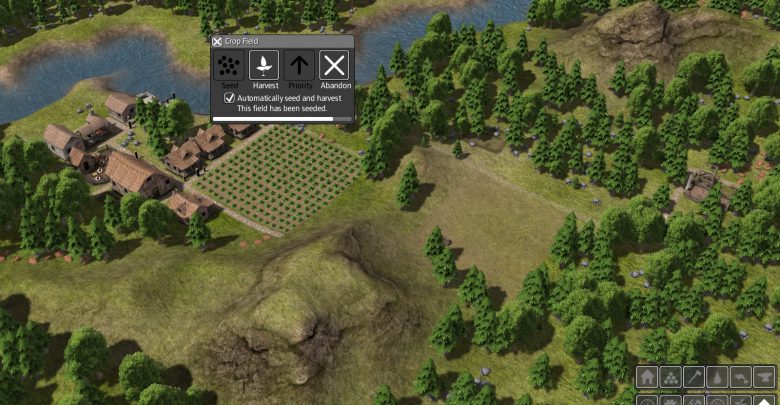Select the Priority arrow button
The height and width of the screenshot is (405, 780).
(299, 66)
